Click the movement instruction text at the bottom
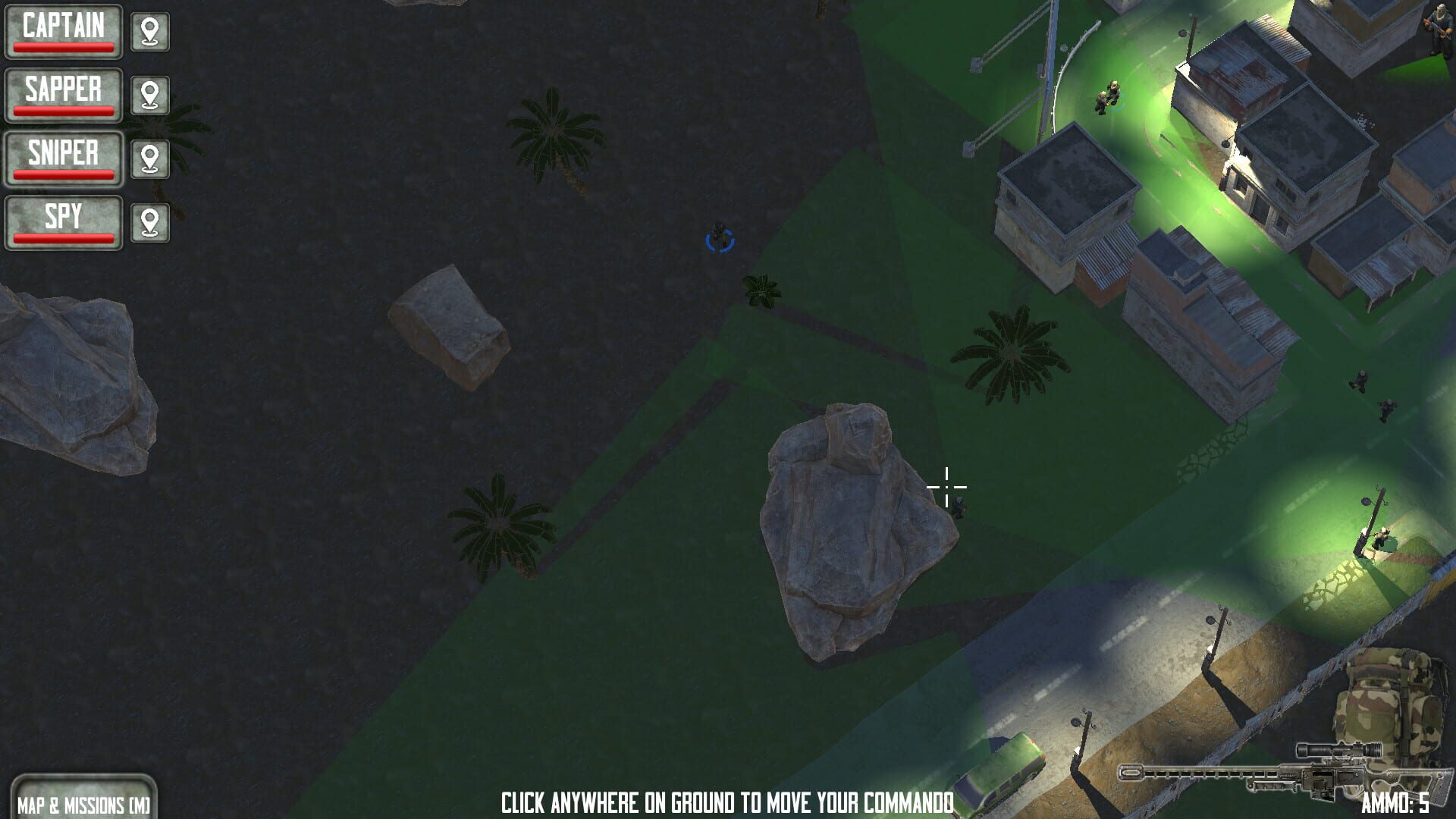The width and height of the screenshot is (1456, 819). [x=728, y=800]
